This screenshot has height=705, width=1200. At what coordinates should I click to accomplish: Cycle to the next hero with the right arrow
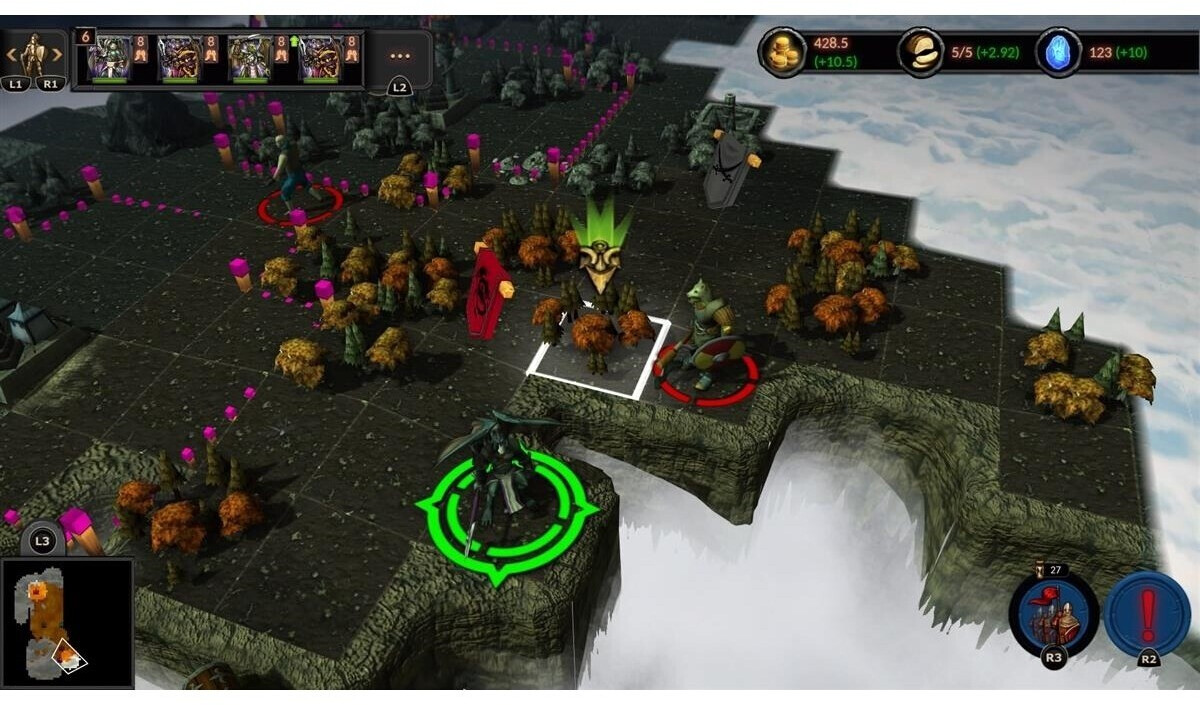coord(58,55)
